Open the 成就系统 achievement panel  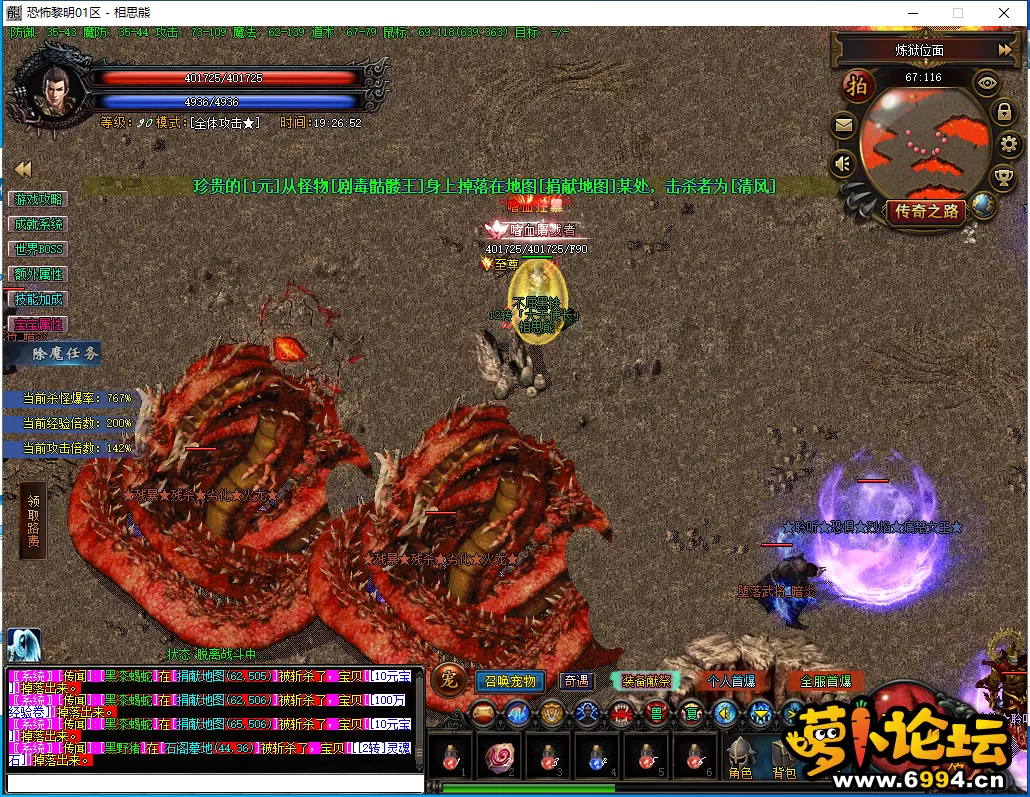coord(38,225)
